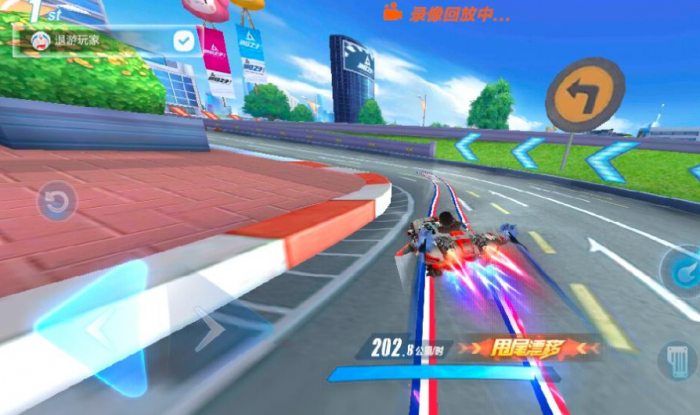This screenshot has height=415, width=700.
Task: Tap the circular reset-car arrow button
Action: click(x=57, y=202)
